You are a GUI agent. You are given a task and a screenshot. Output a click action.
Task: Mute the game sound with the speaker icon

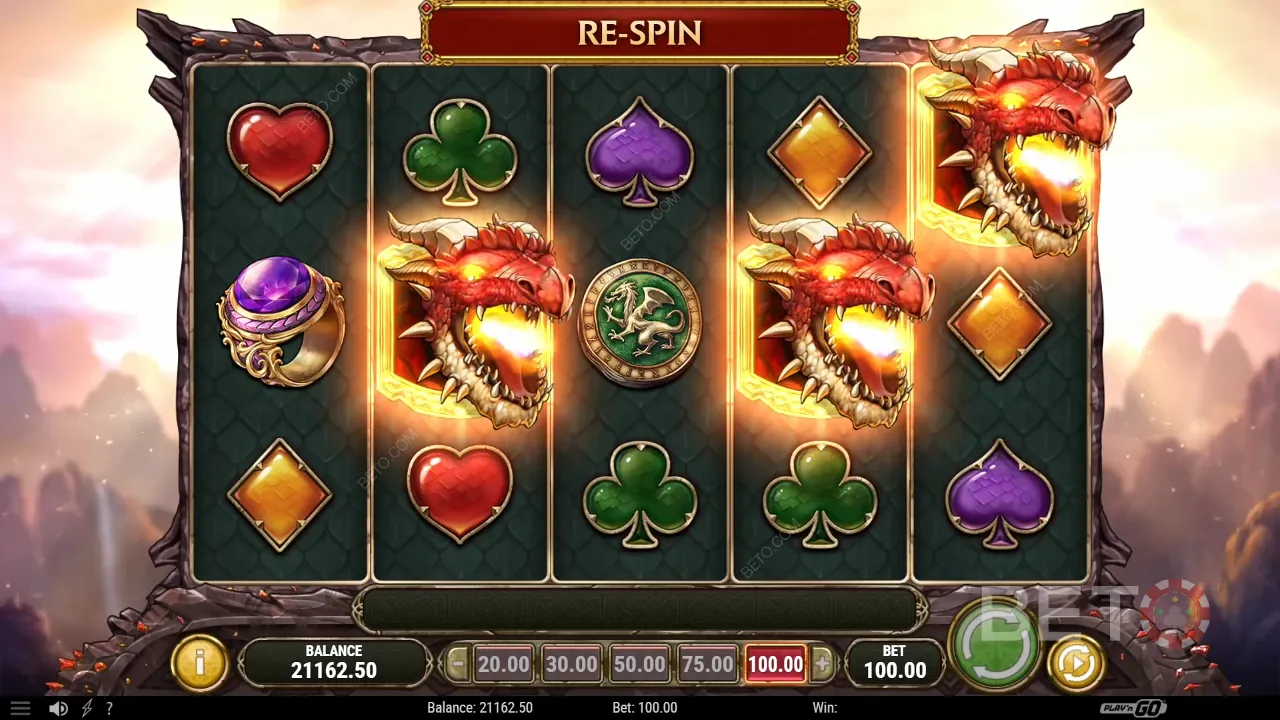(56, 708)
